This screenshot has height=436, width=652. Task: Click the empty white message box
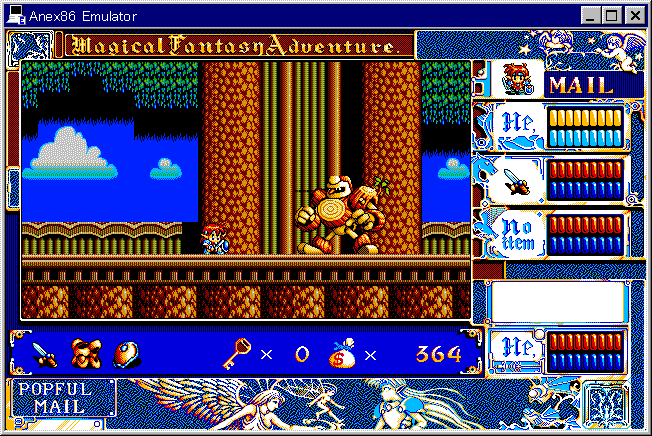point(556,302)
